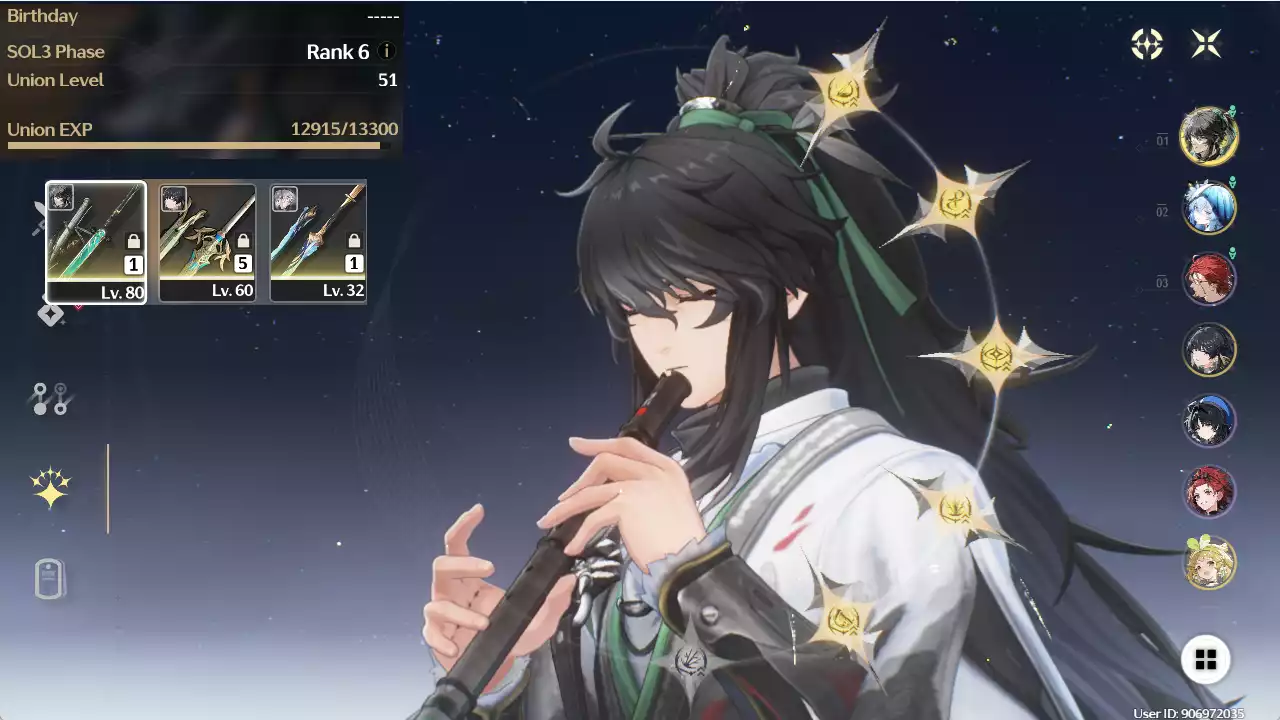Screen dimensions: 1280x720
Task: Pick the Lv. 32 blue sword weapon
Action: [318, 241]
